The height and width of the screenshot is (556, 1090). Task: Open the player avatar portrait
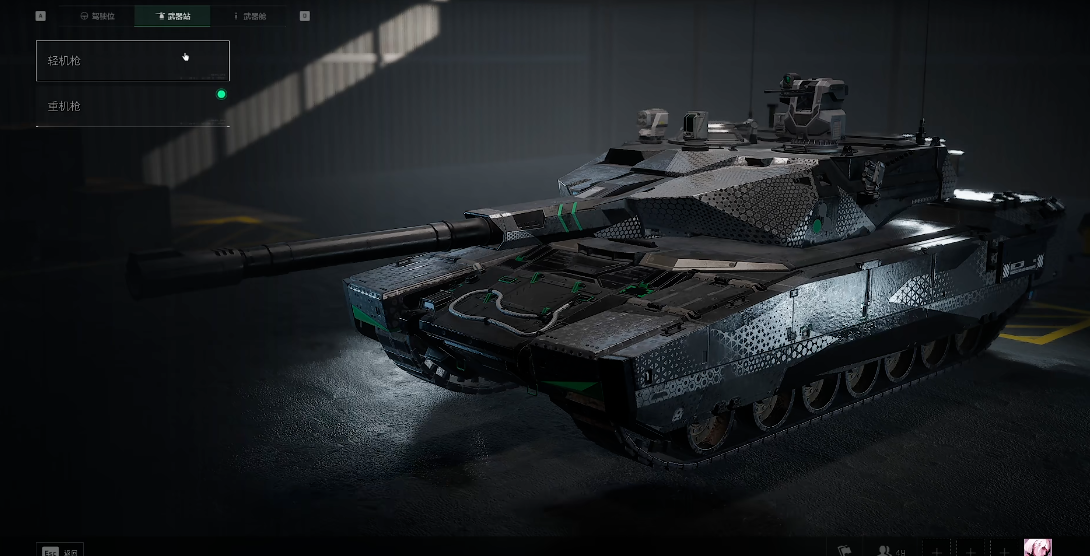(x=1037, y=548)
